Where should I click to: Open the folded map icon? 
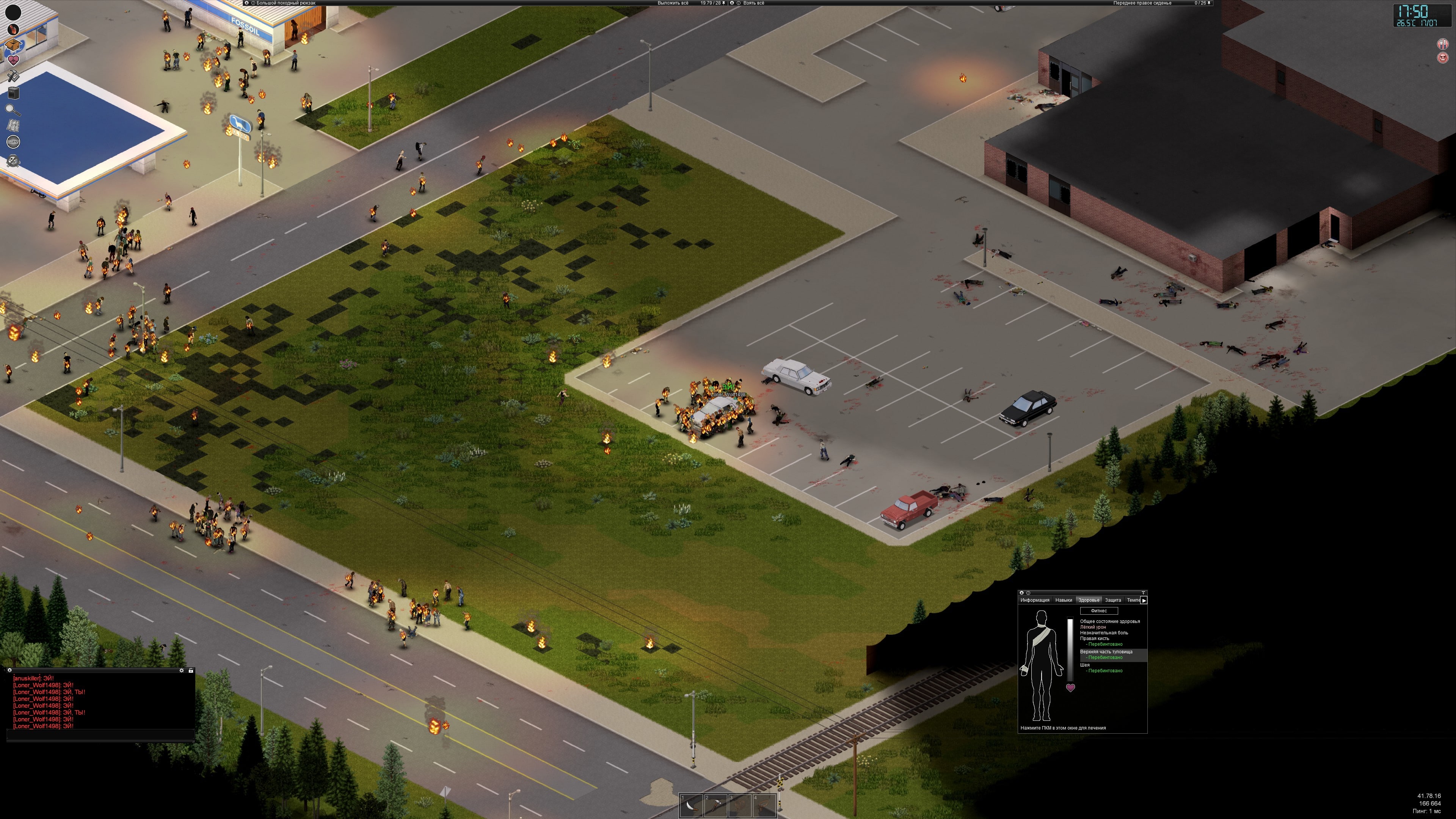(13, 125)
